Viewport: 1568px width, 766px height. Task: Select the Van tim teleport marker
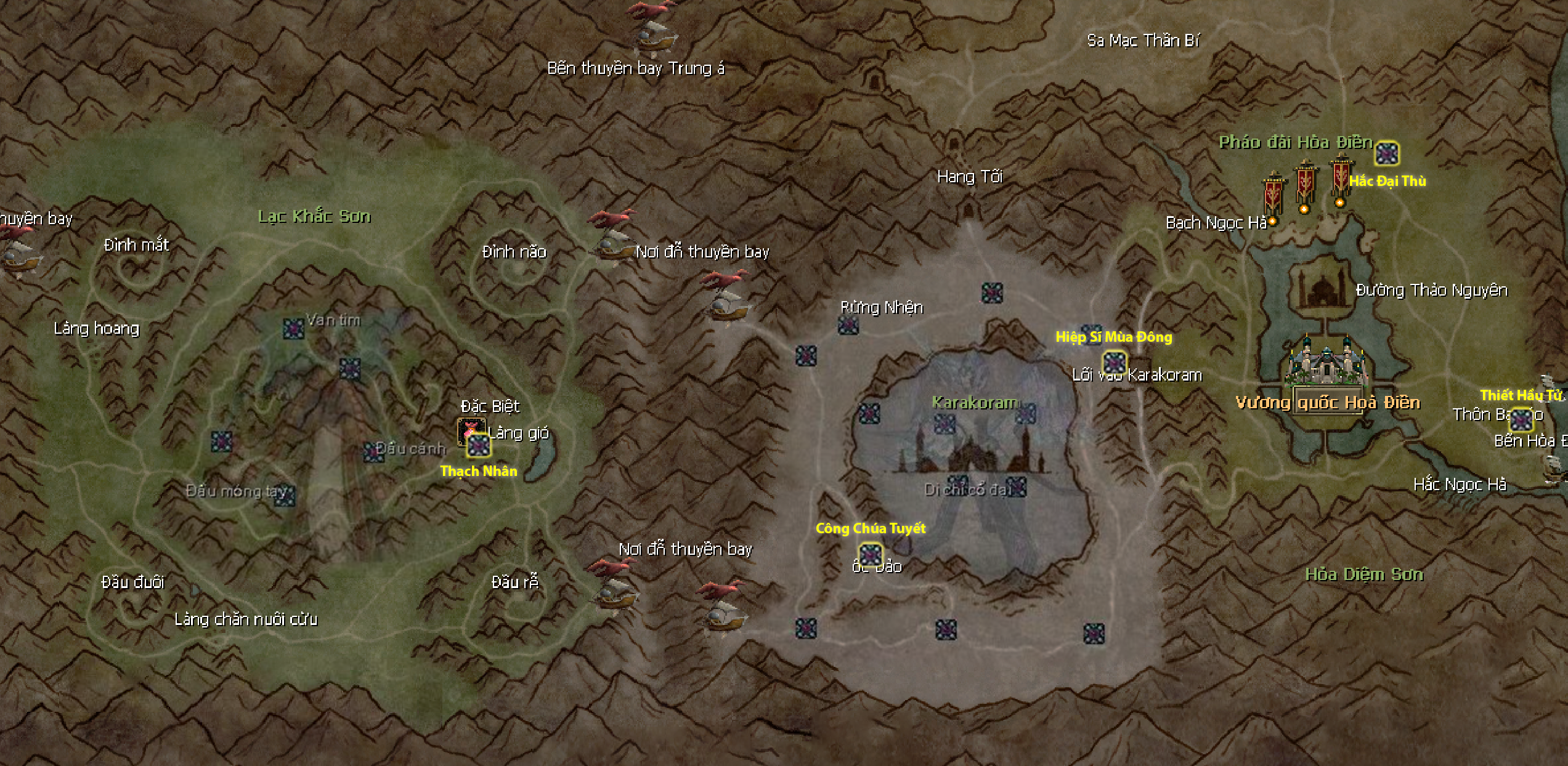293,328
